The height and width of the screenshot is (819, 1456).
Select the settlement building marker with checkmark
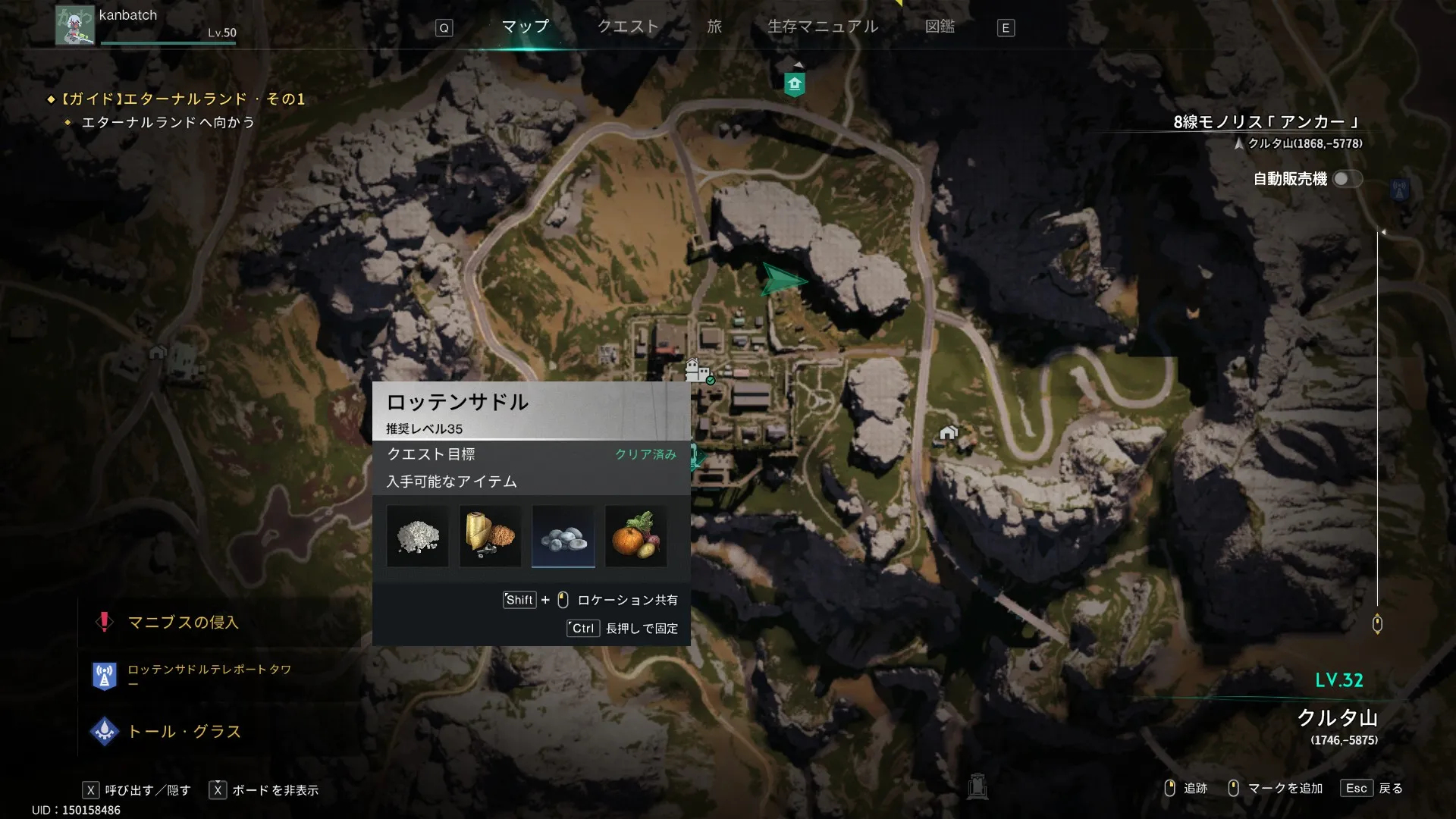[x=698, y=371]
